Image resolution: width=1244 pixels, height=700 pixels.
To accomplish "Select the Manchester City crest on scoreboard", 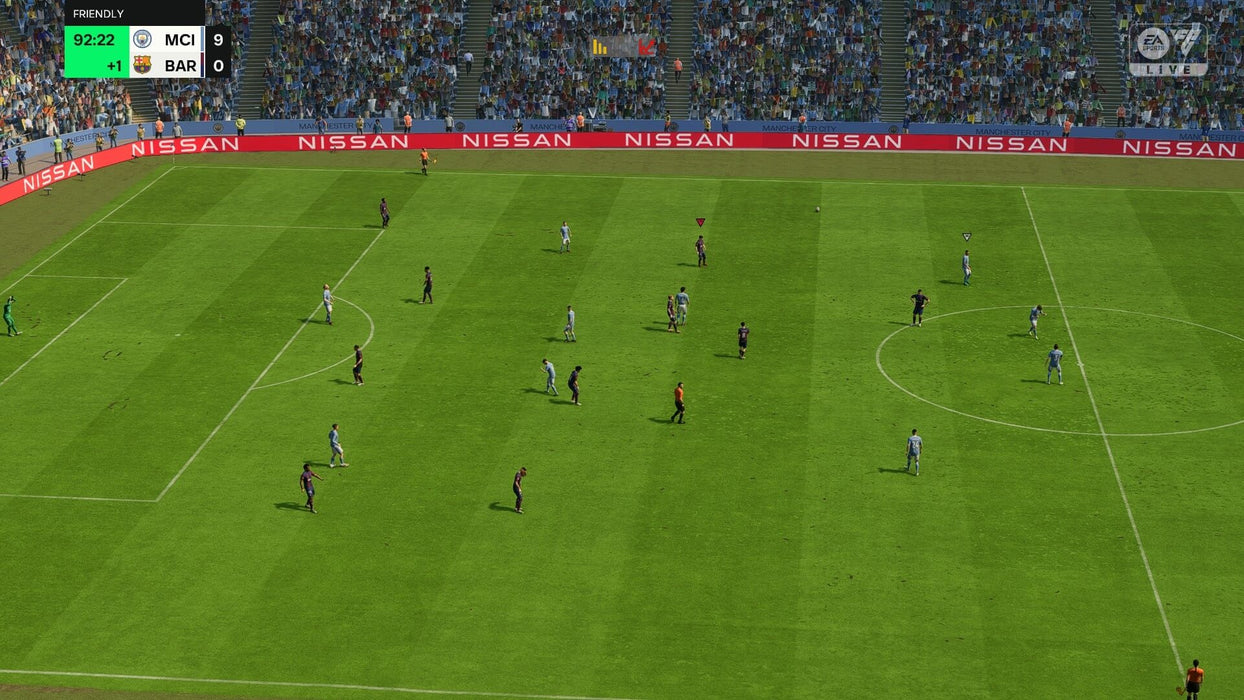I will coord(143,39).
